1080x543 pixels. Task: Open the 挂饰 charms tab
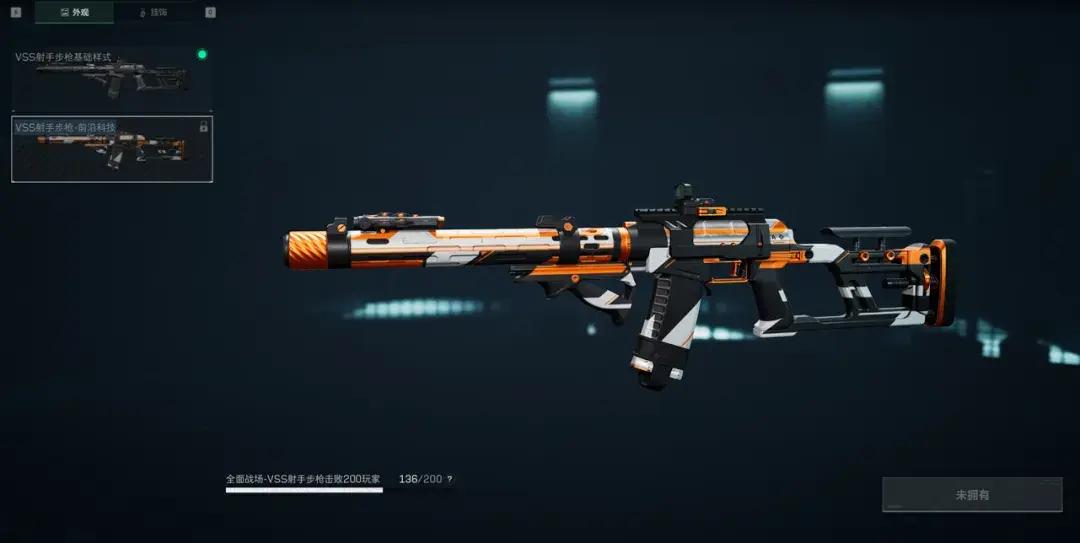click(x=155, y=13)
